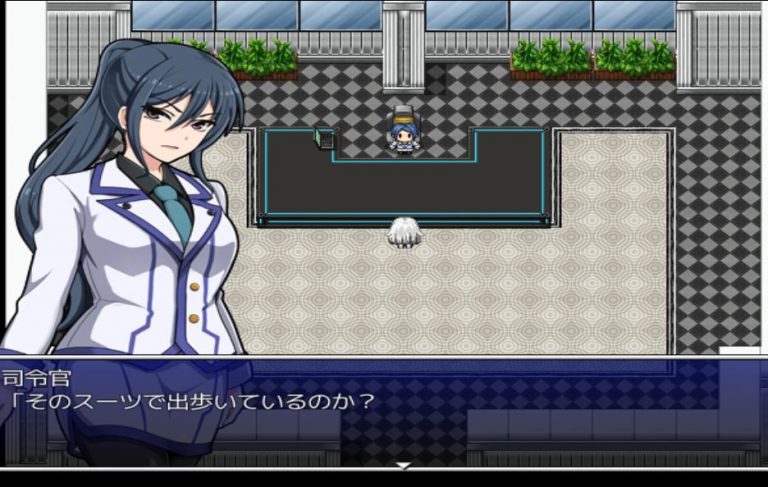The height and width of the screenshot is (487, 768).
Task: Click the dialogue continue arrow indicator
Action: coord(403,465)
